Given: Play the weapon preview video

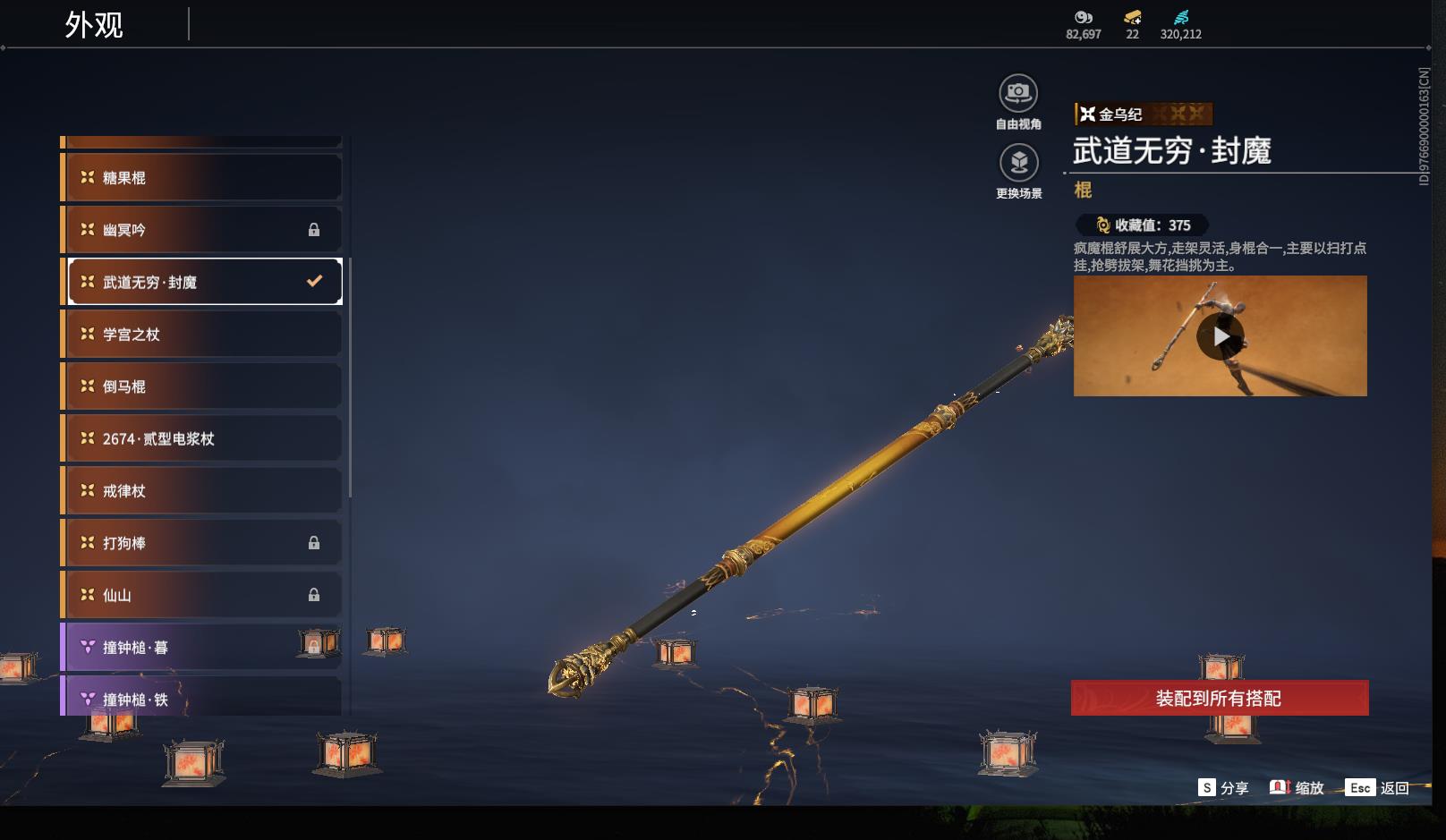Looking at the screenshot, I should coord(1220,336).
